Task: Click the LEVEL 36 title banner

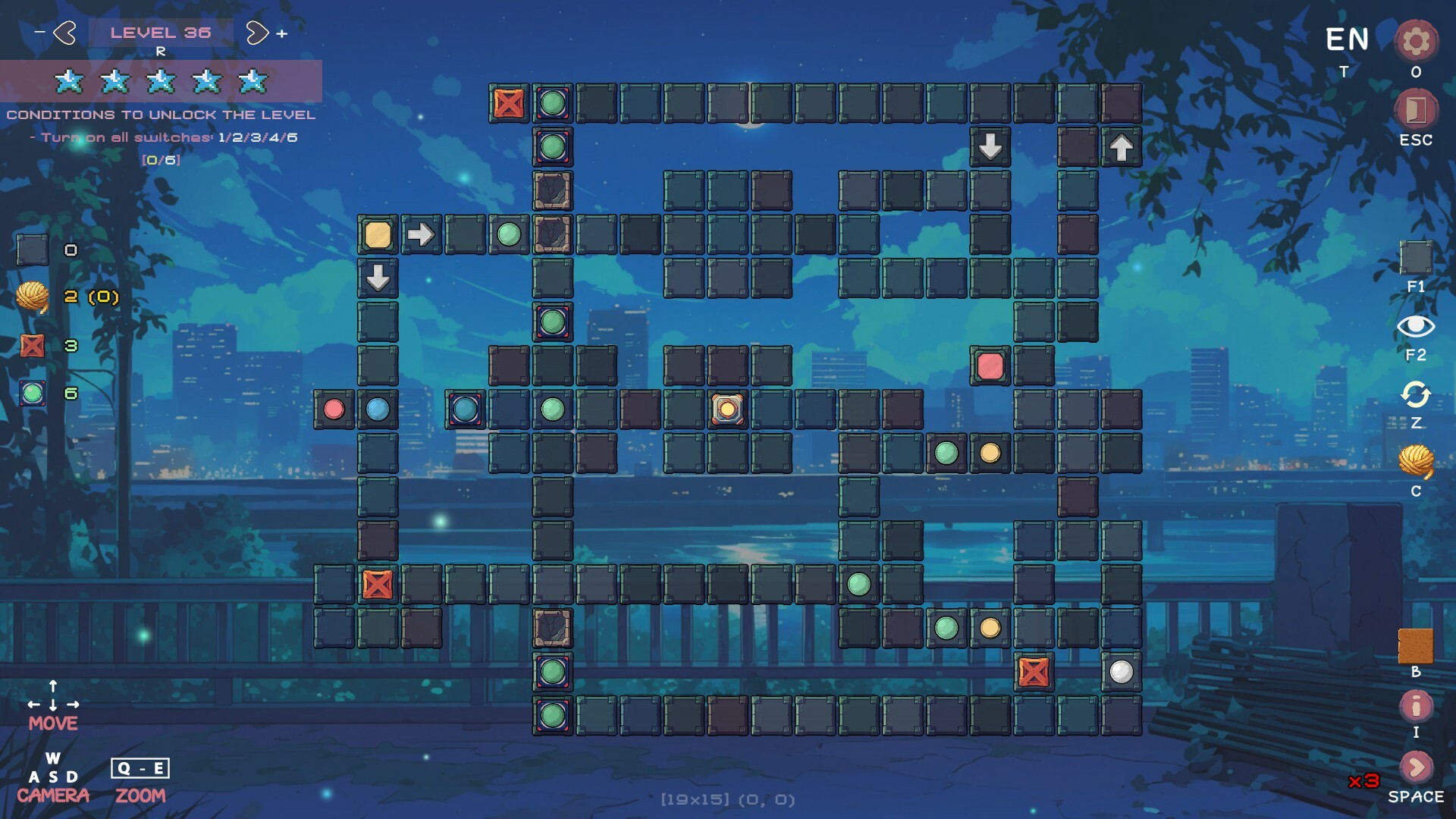Action: tap(161, 32)
